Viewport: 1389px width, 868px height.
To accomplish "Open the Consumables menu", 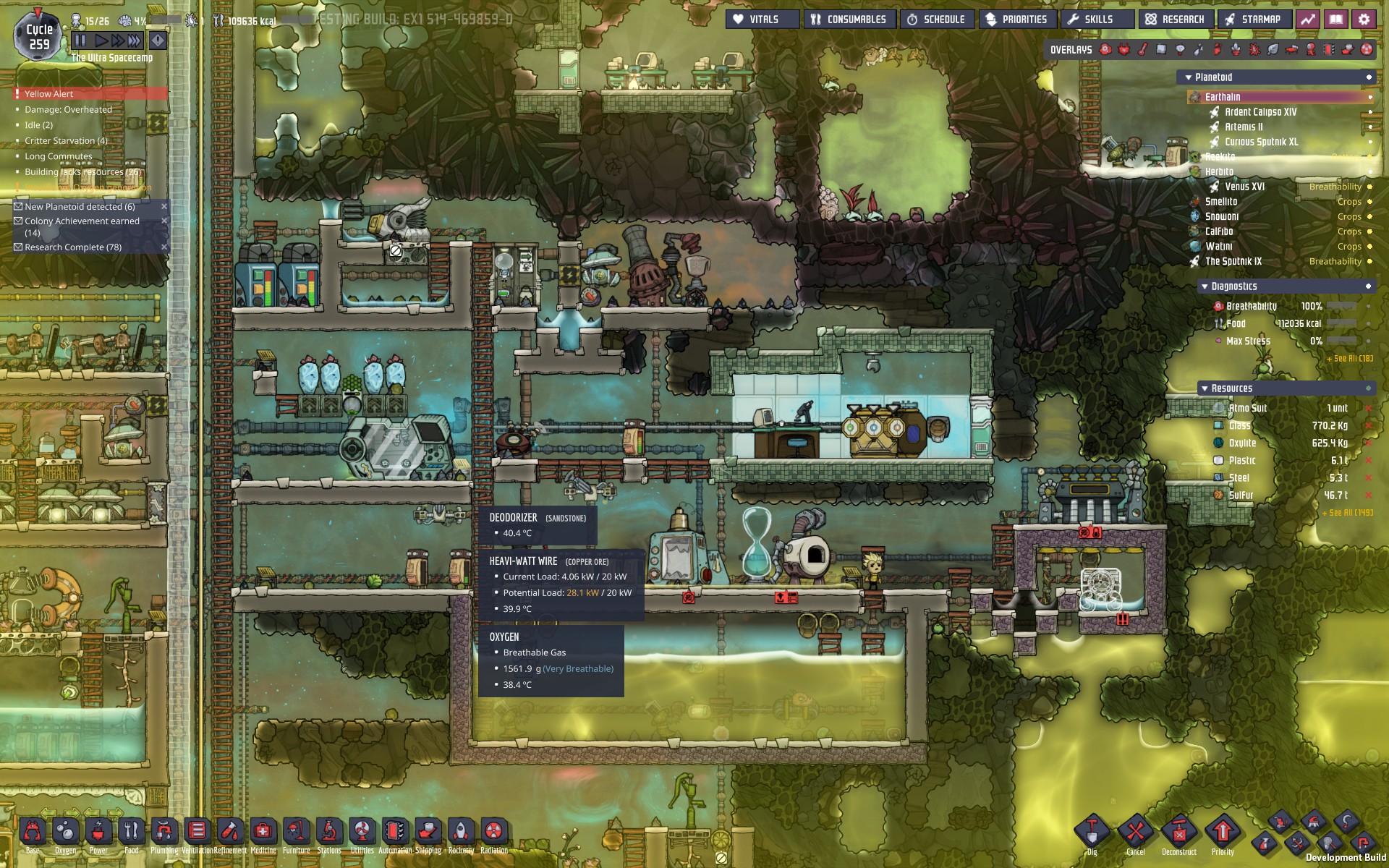I will 849,20.
